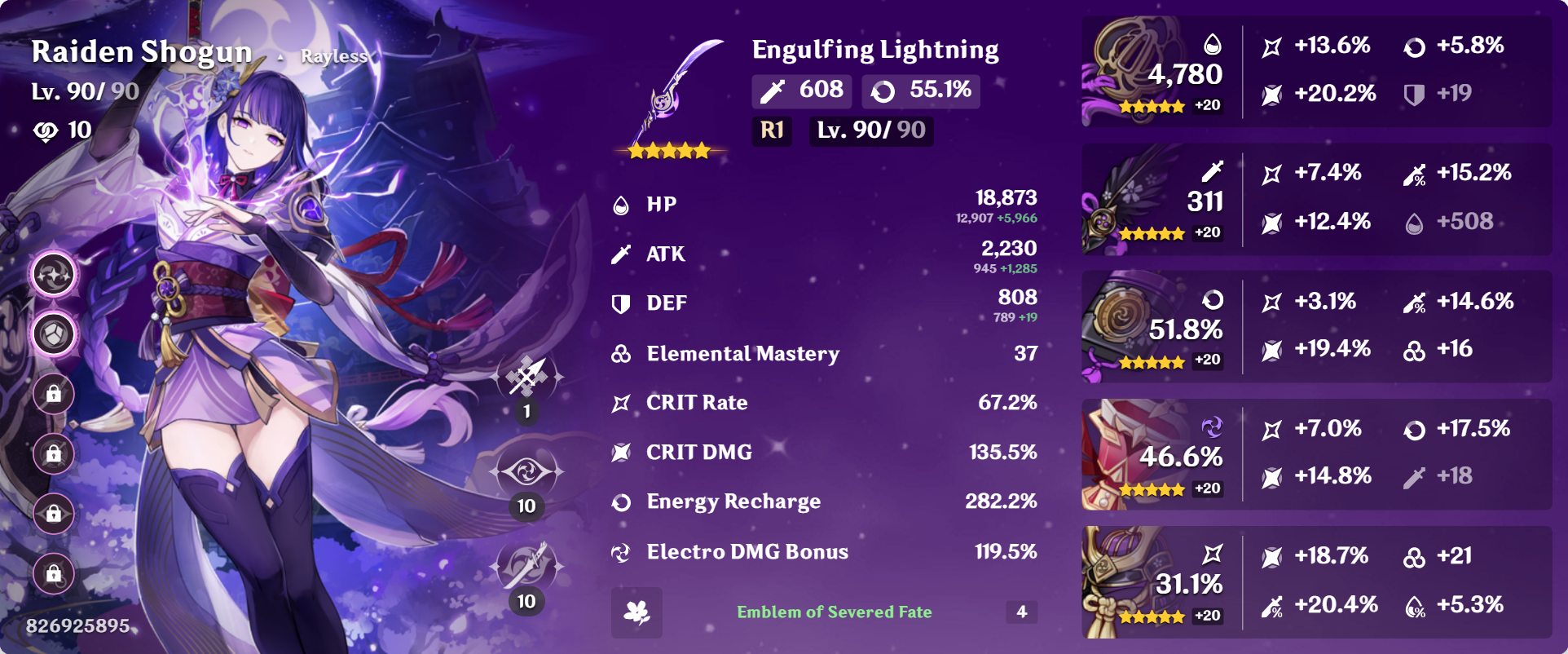Toggle the first unlocked constellation orb

pos(52,275)
